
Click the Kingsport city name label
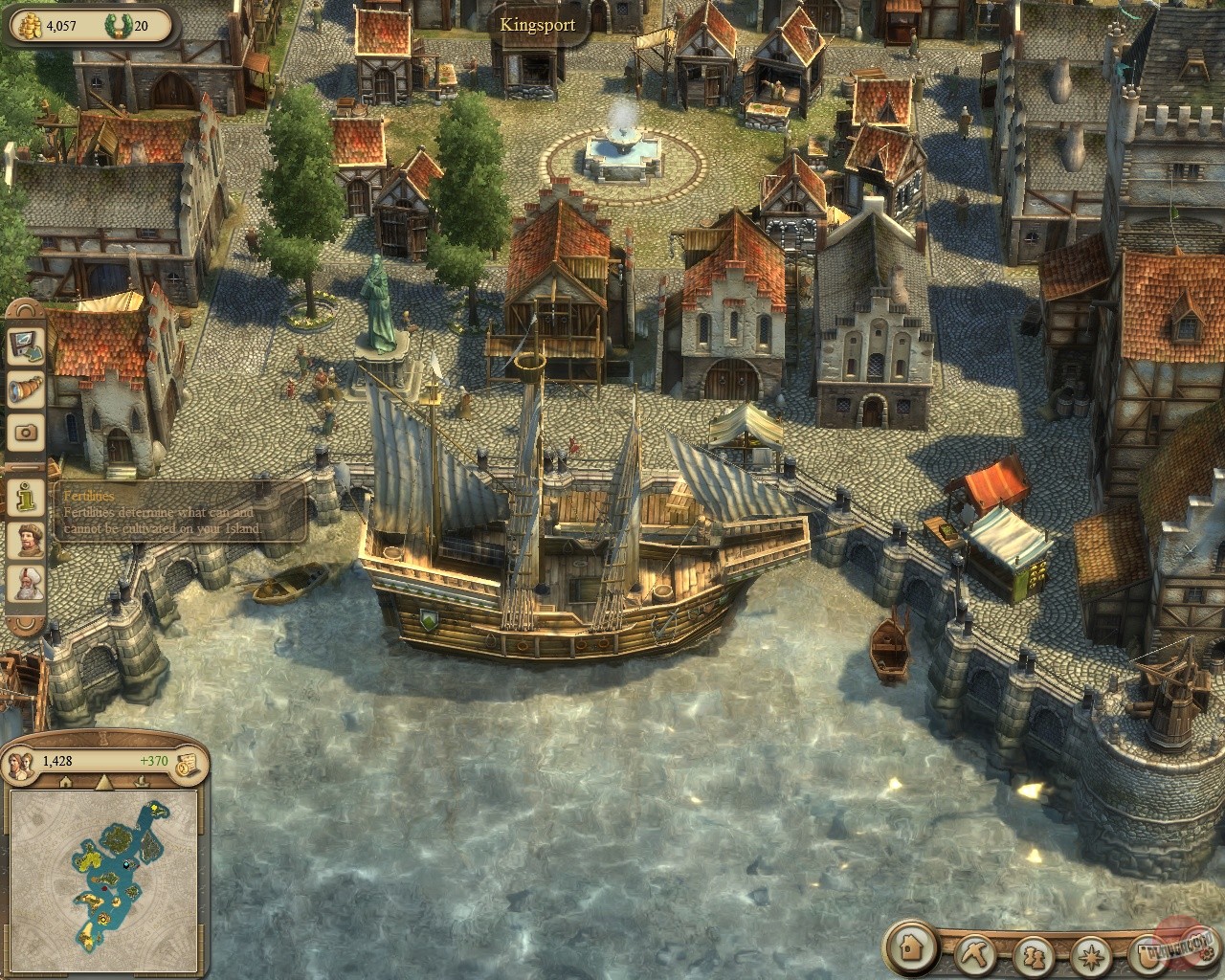[x=538, y=24]
